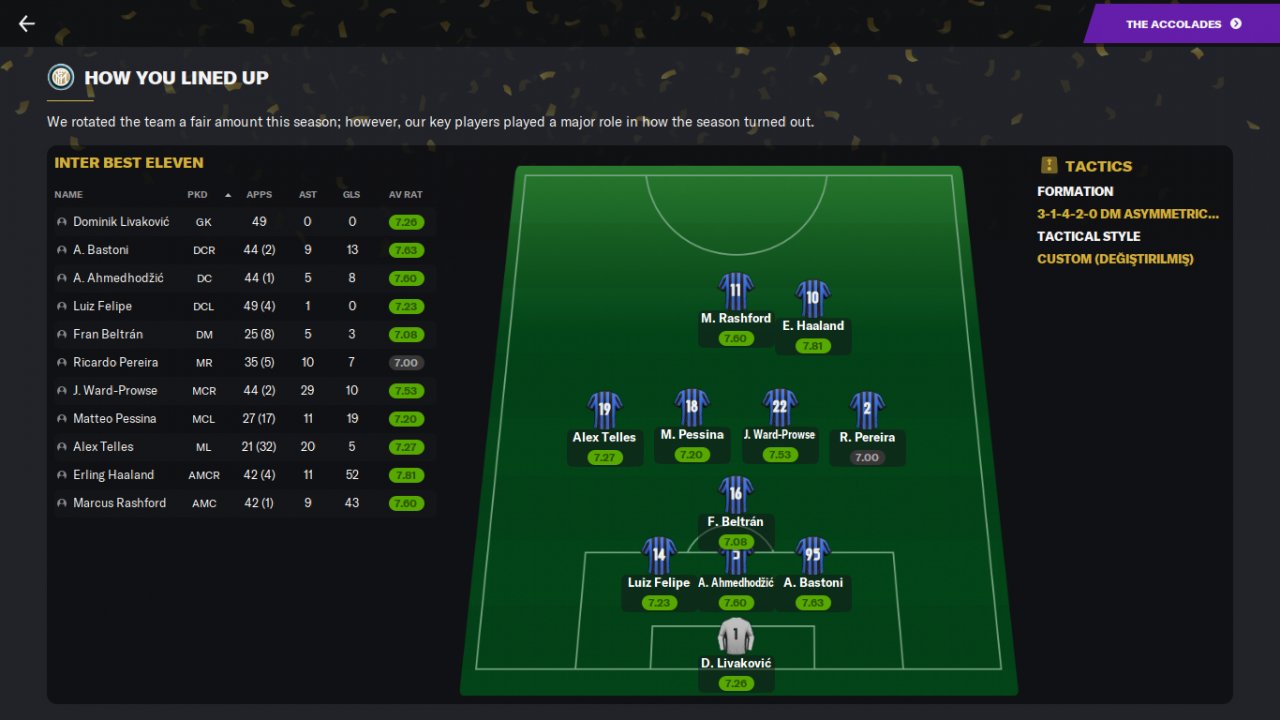Select J. Ward-Prowse's number 22 shirt on pitch
Screen dimensions: 1280x720
(780, 408)
